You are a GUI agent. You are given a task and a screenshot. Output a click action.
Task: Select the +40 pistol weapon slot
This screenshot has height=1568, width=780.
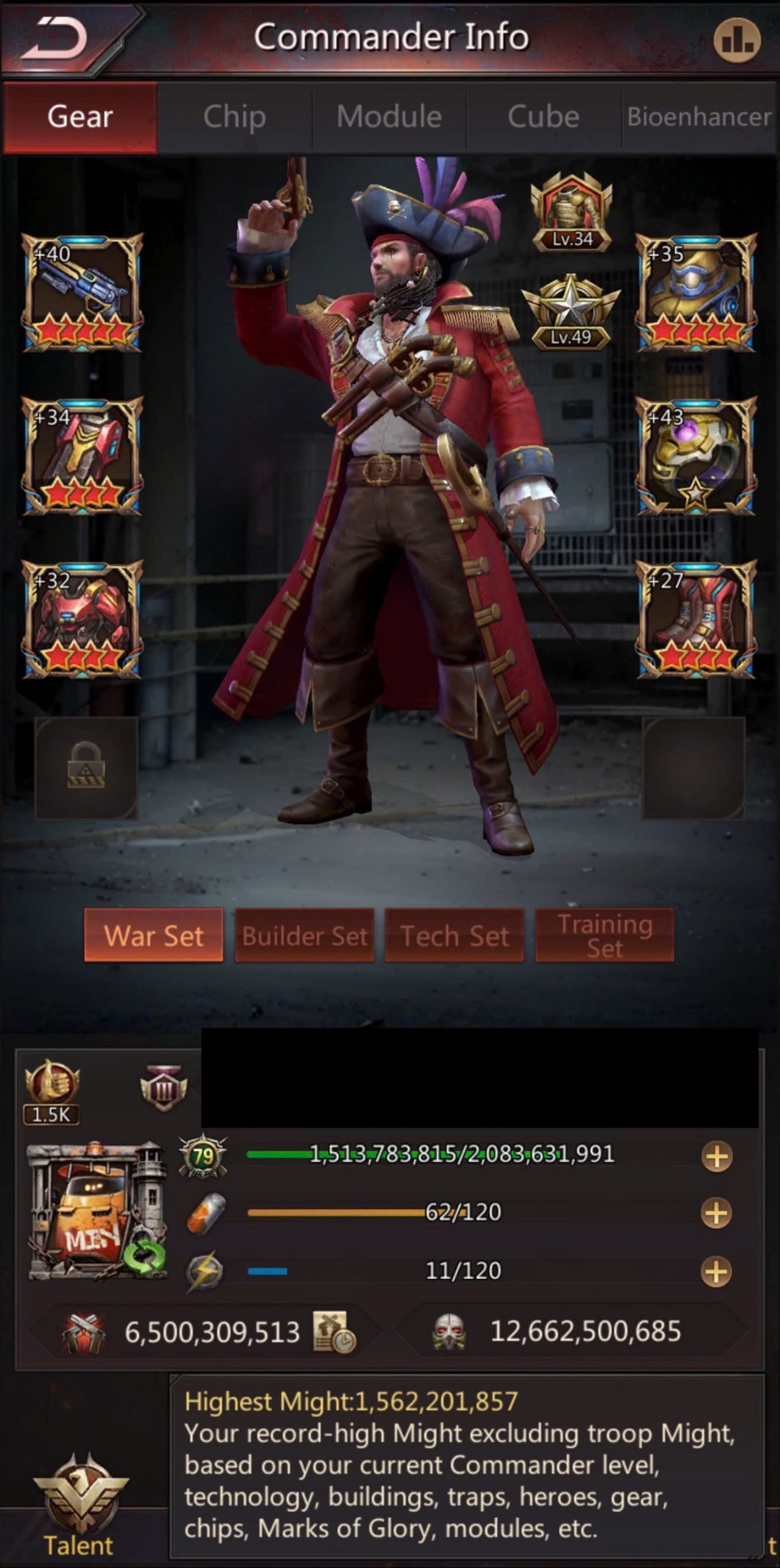coord(83,292)
